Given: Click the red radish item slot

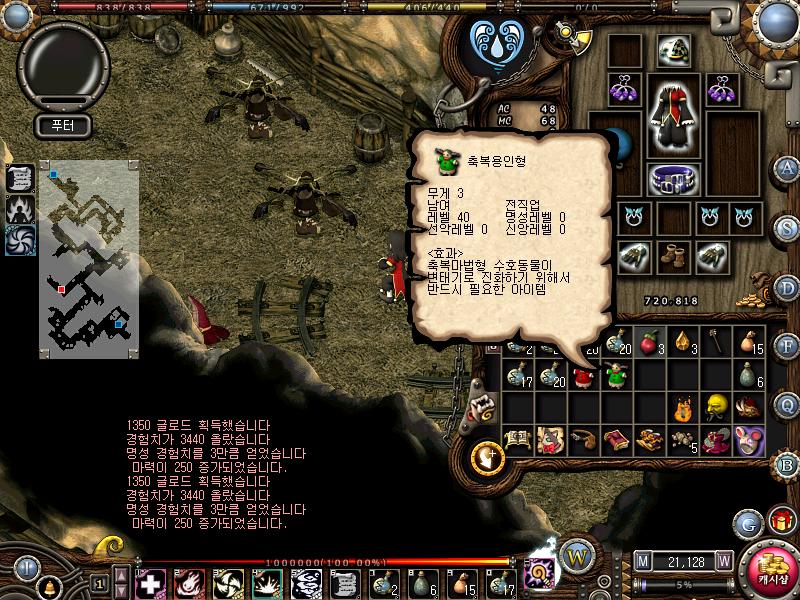Looking at the screenshot, I should (x=649, y=344).
